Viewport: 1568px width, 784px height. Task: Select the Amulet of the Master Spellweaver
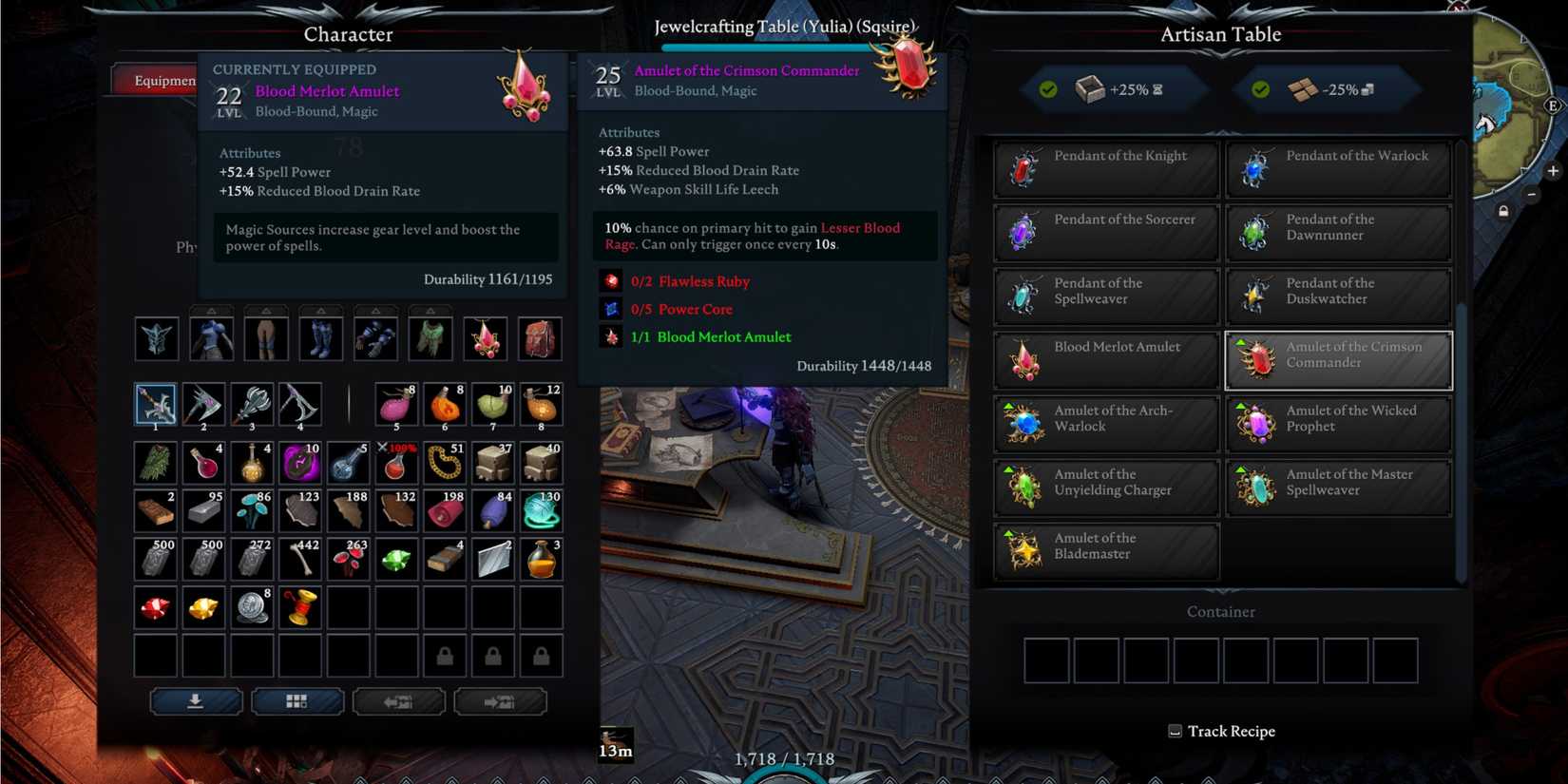pyautogui.click(x=1338, y=487)
